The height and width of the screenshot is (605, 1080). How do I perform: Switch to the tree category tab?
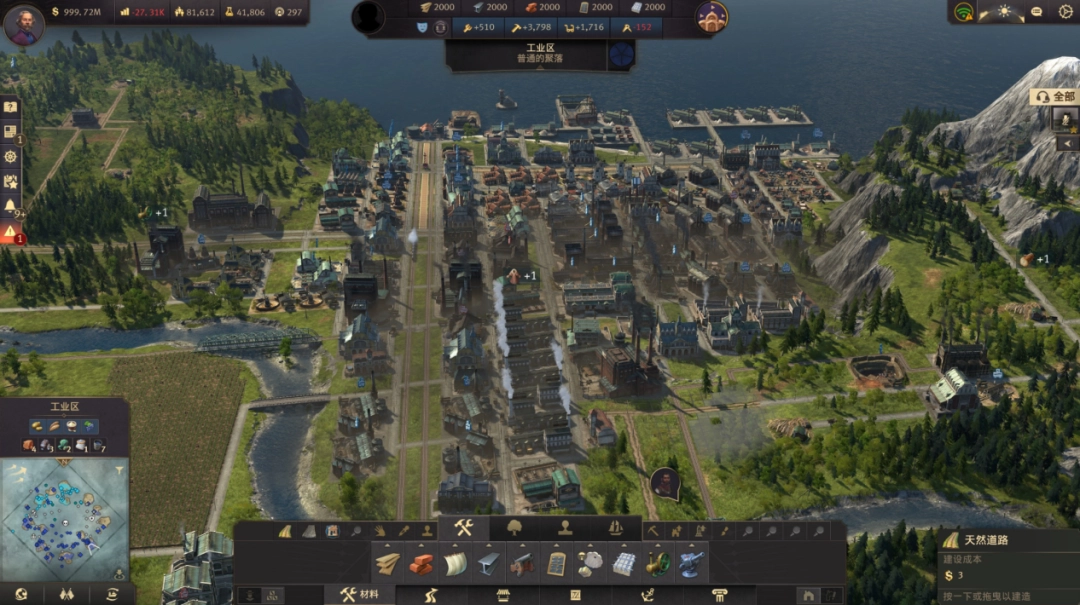click(515, 528)
